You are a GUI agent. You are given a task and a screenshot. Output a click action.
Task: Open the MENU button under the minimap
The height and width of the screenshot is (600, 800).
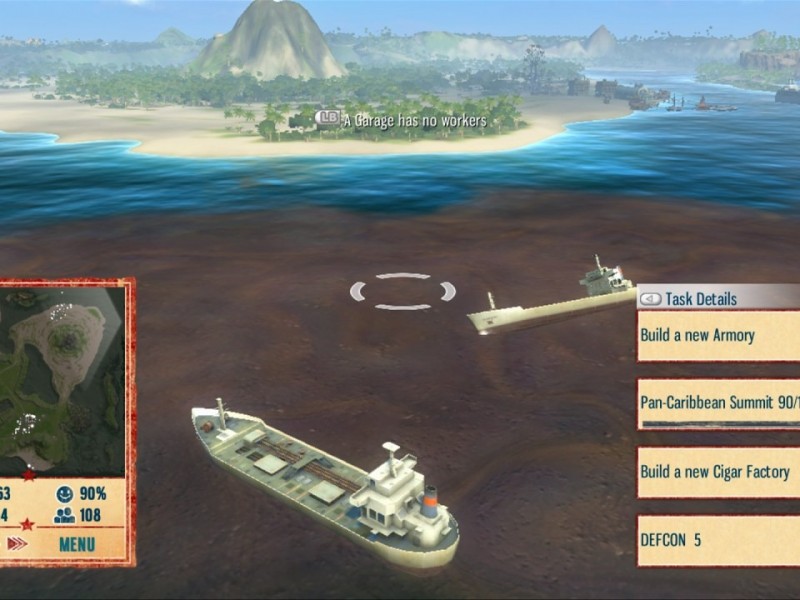[x=77, y=544]
